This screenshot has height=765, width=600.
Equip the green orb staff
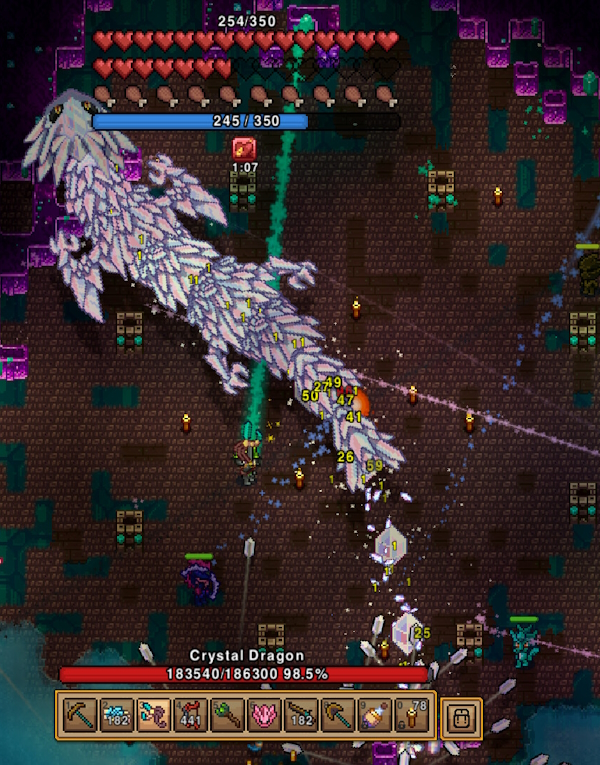click(226, 717)
